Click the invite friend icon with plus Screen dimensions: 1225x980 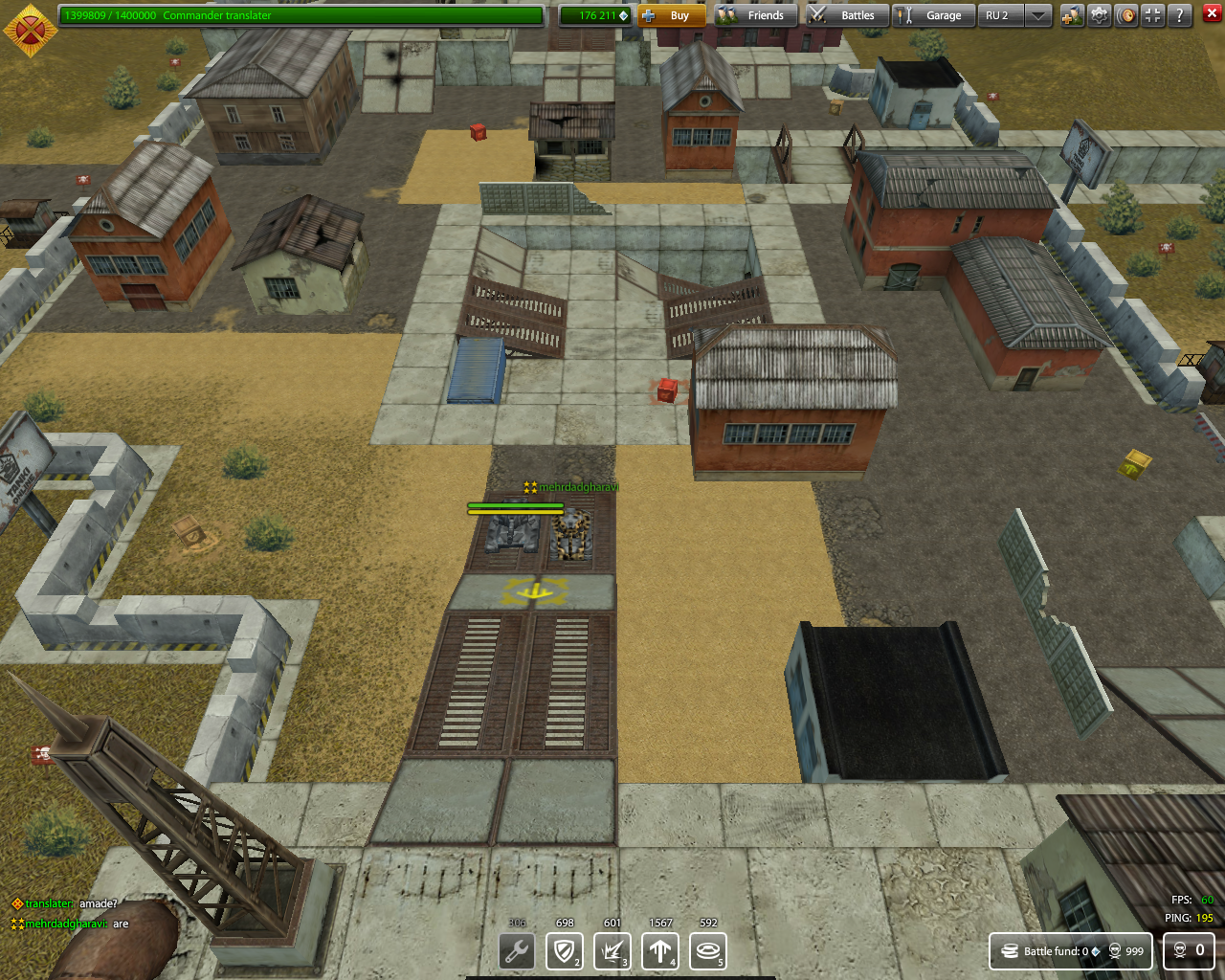click(x=1072, y=15)
